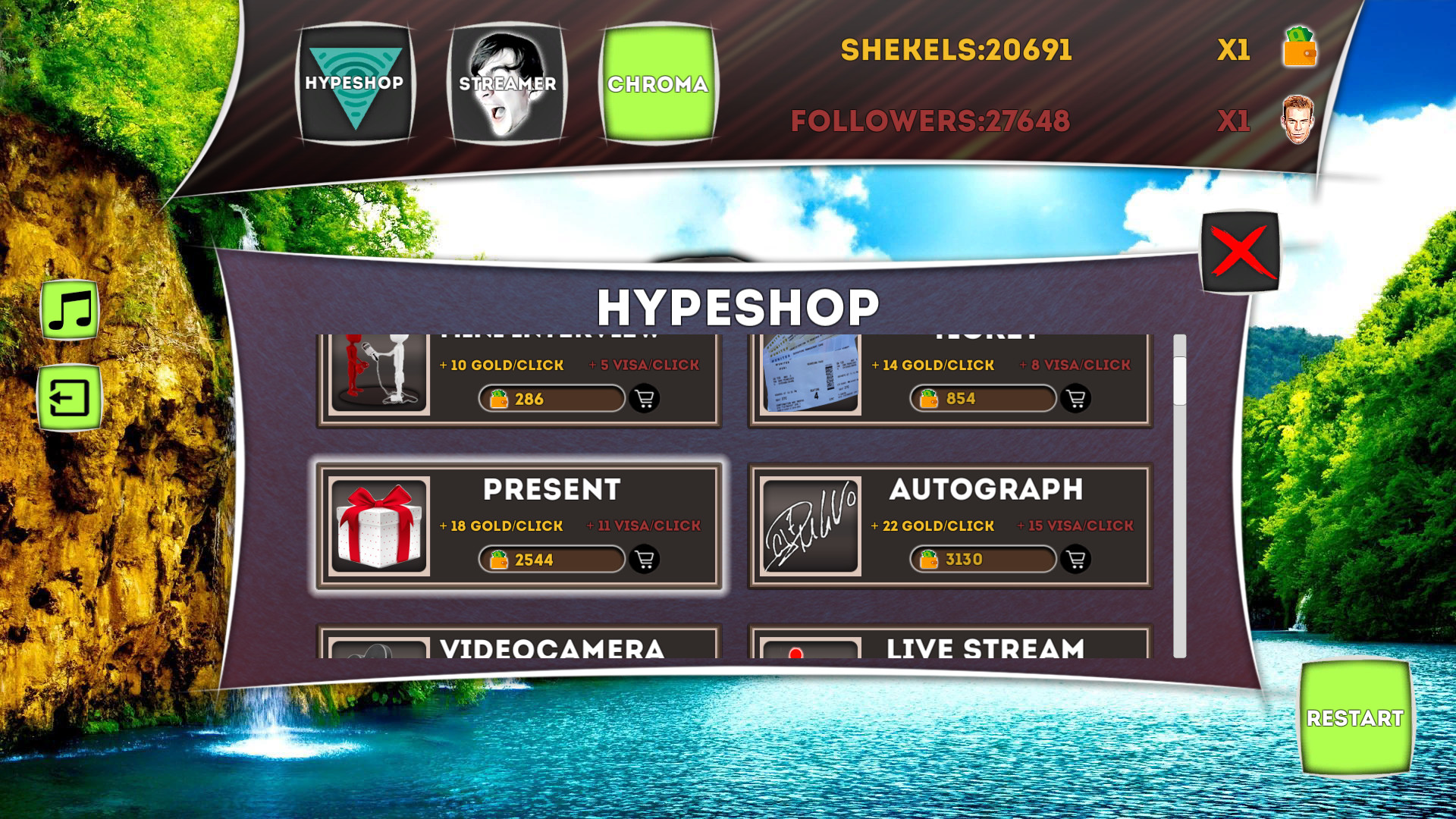Select the Autograph signature thumbnail

coord(809,523)
